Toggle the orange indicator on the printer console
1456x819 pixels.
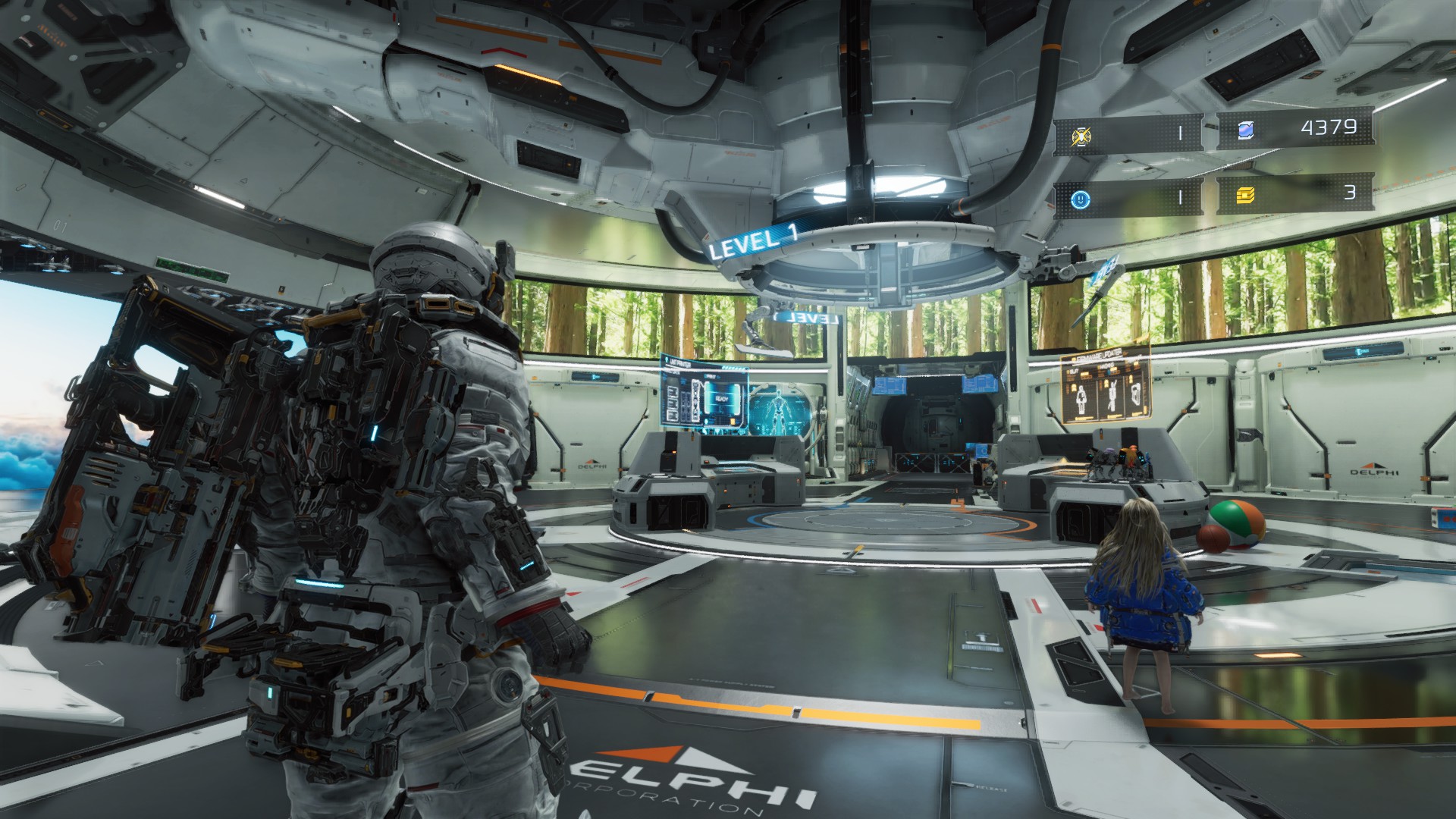click(x=674, y=451)
